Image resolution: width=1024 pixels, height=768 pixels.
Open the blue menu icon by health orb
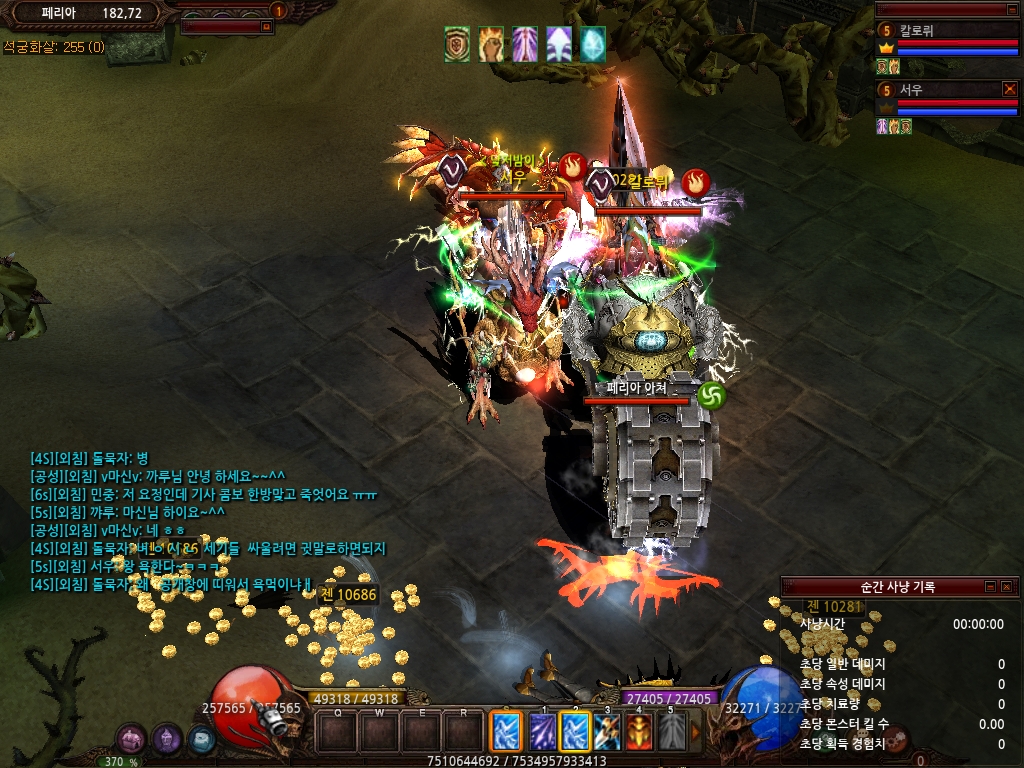click(x=201, y=740)
